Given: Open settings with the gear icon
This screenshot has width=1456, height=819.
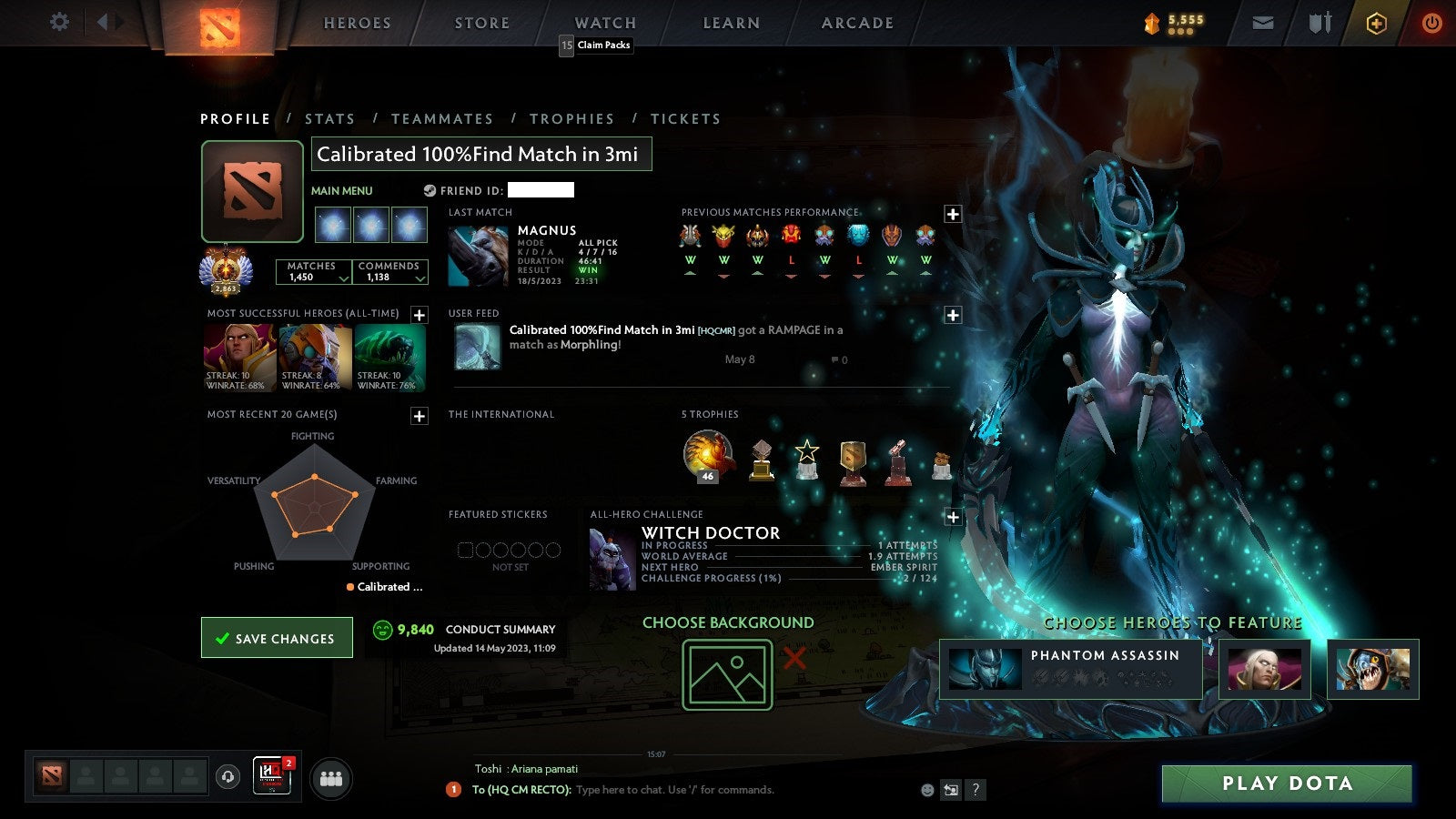Looking at the screenshot, I should pos(59,23).
